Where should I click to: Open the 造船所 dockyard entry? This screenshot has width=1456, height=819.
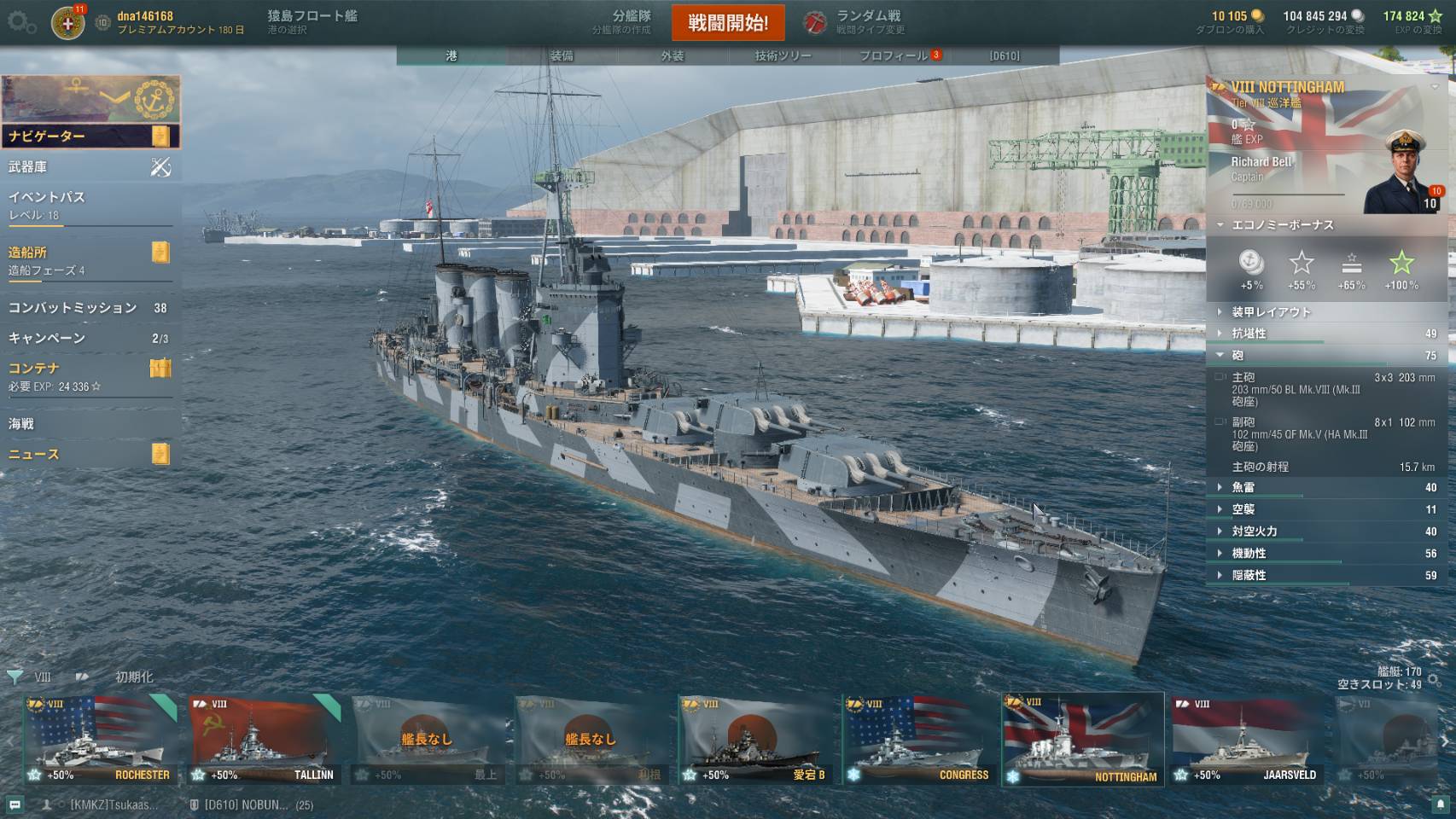click(x=90, y=259)
